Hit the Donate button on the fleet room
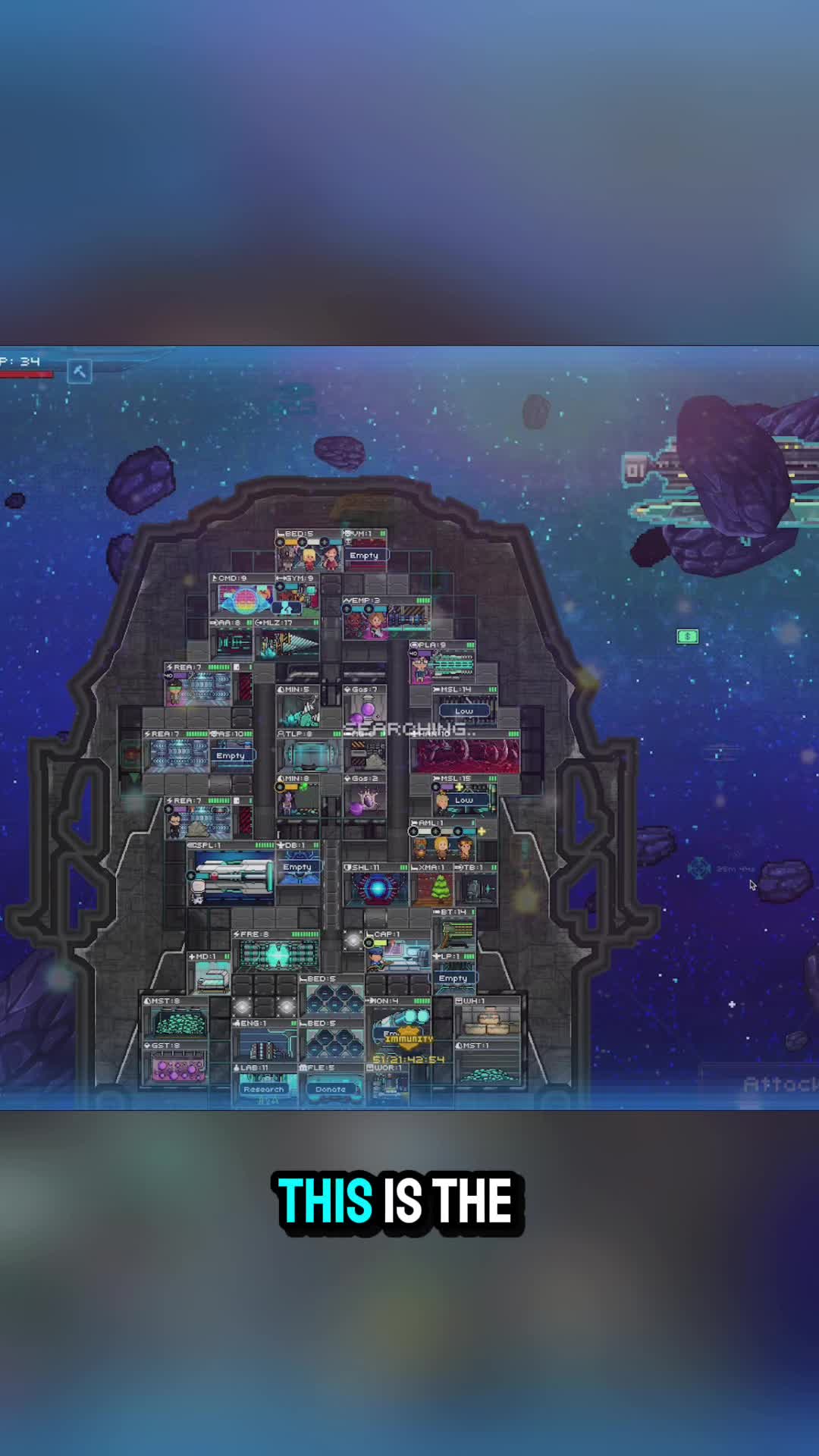 (x=330, y=1089)
